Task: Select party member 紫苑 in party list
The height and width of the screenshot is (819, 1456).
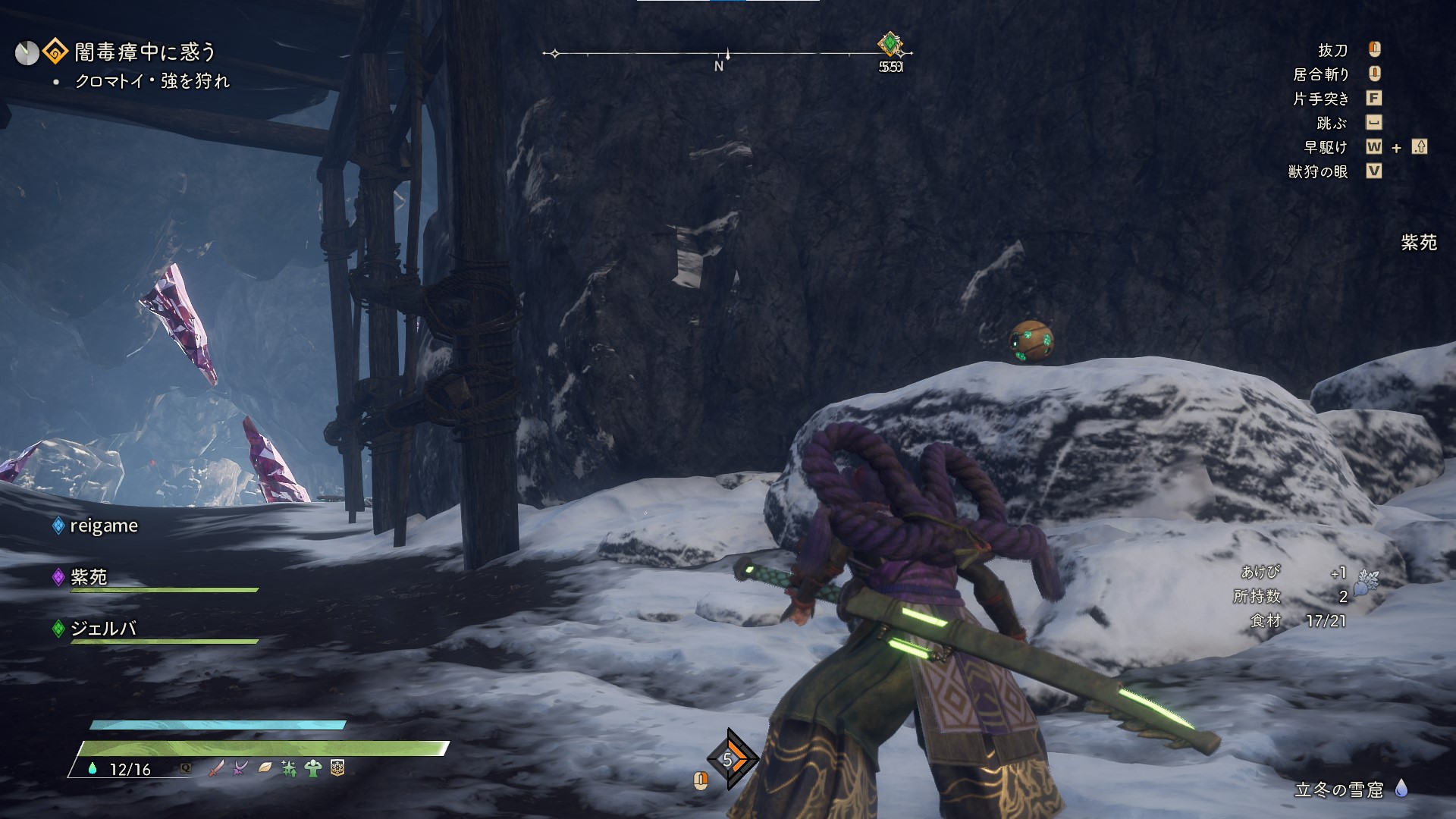Action: [x=89, y=577]
